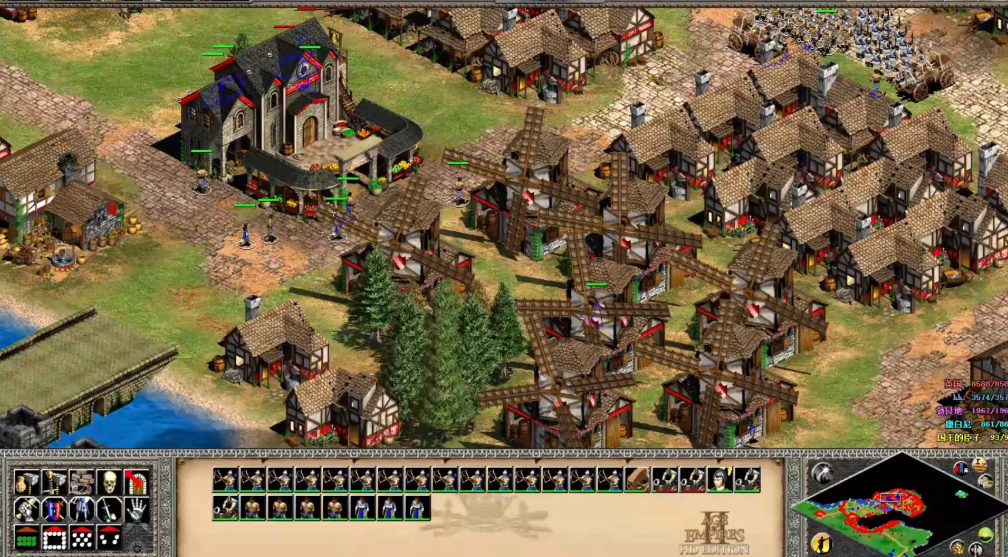Viewport: 1008px width, 557px height.
Task: Choose the red arrow garrison gate command
Action: click(x=136, y=483)
